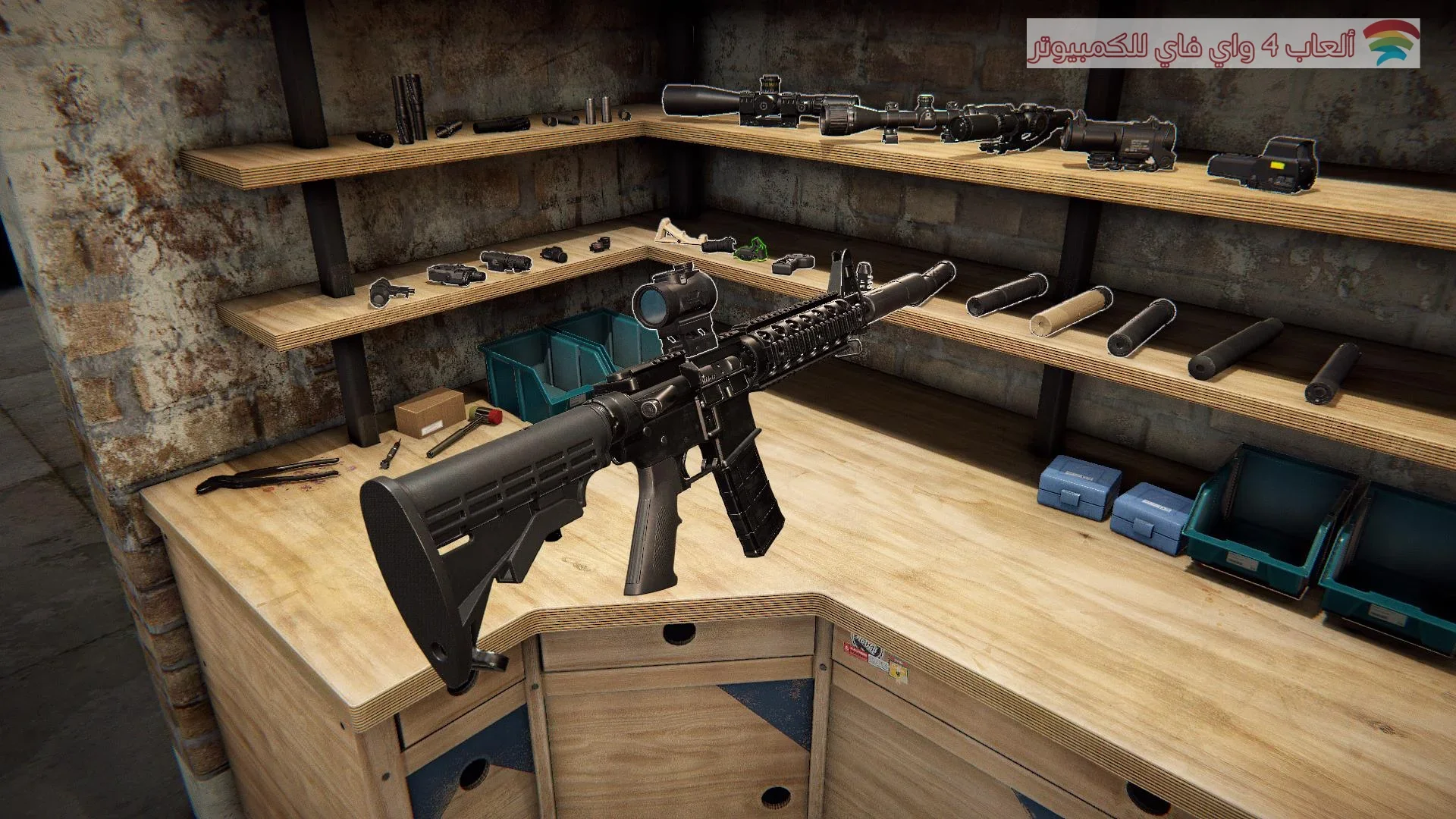This screenshot has width=1456, height=819.
Task: Select the green-highlighted grip attachment
Action: pyautogui.click(x=751, y=248)
